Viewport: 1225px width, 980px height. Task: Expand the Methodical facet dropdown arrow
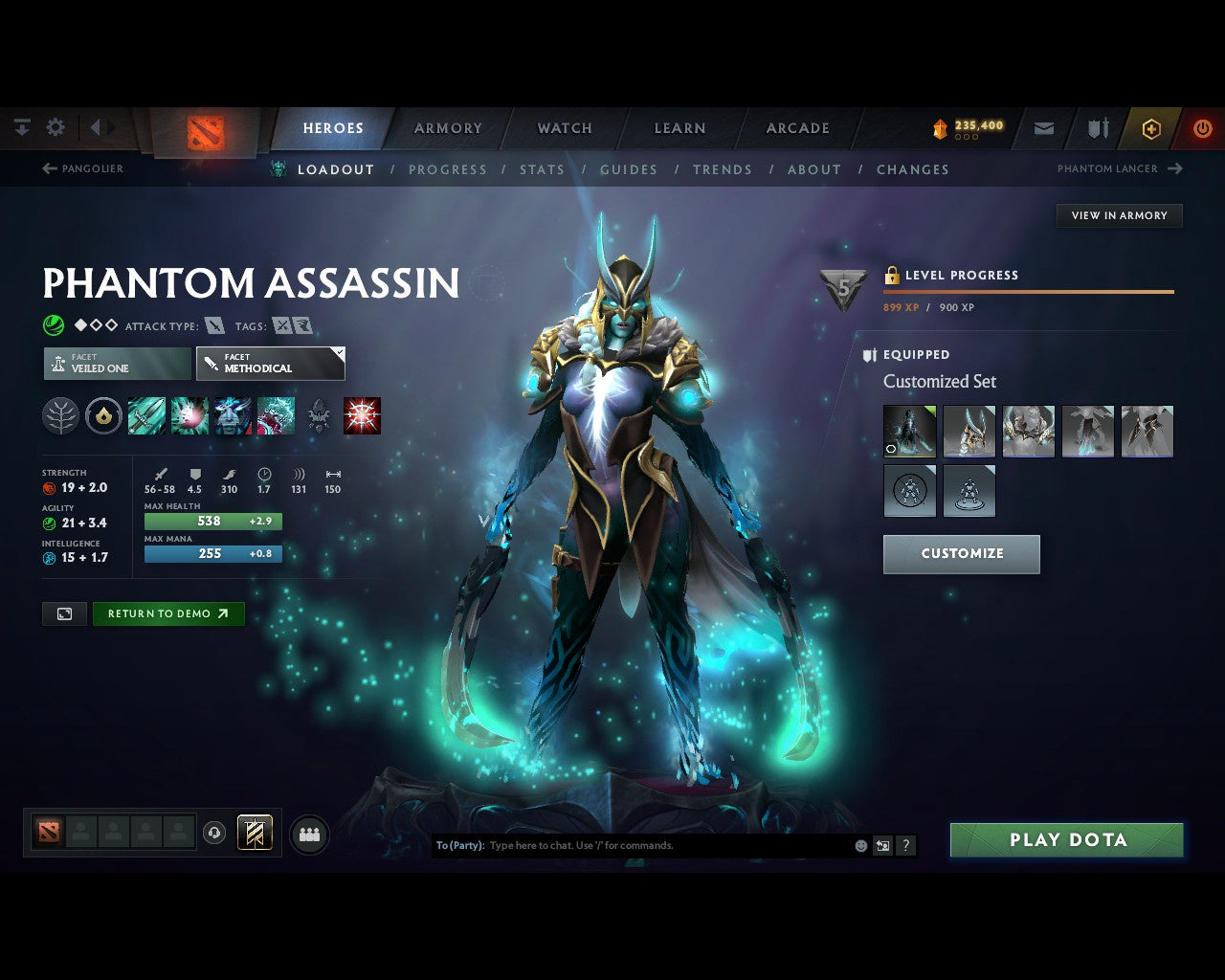click(x=338, y=352)
